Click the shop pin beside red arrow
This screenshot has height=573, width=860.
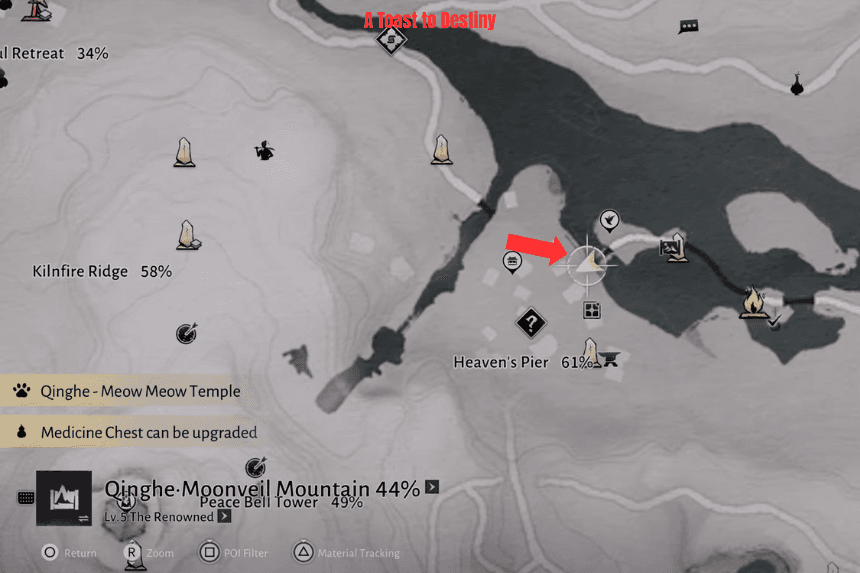coord(512,262)
